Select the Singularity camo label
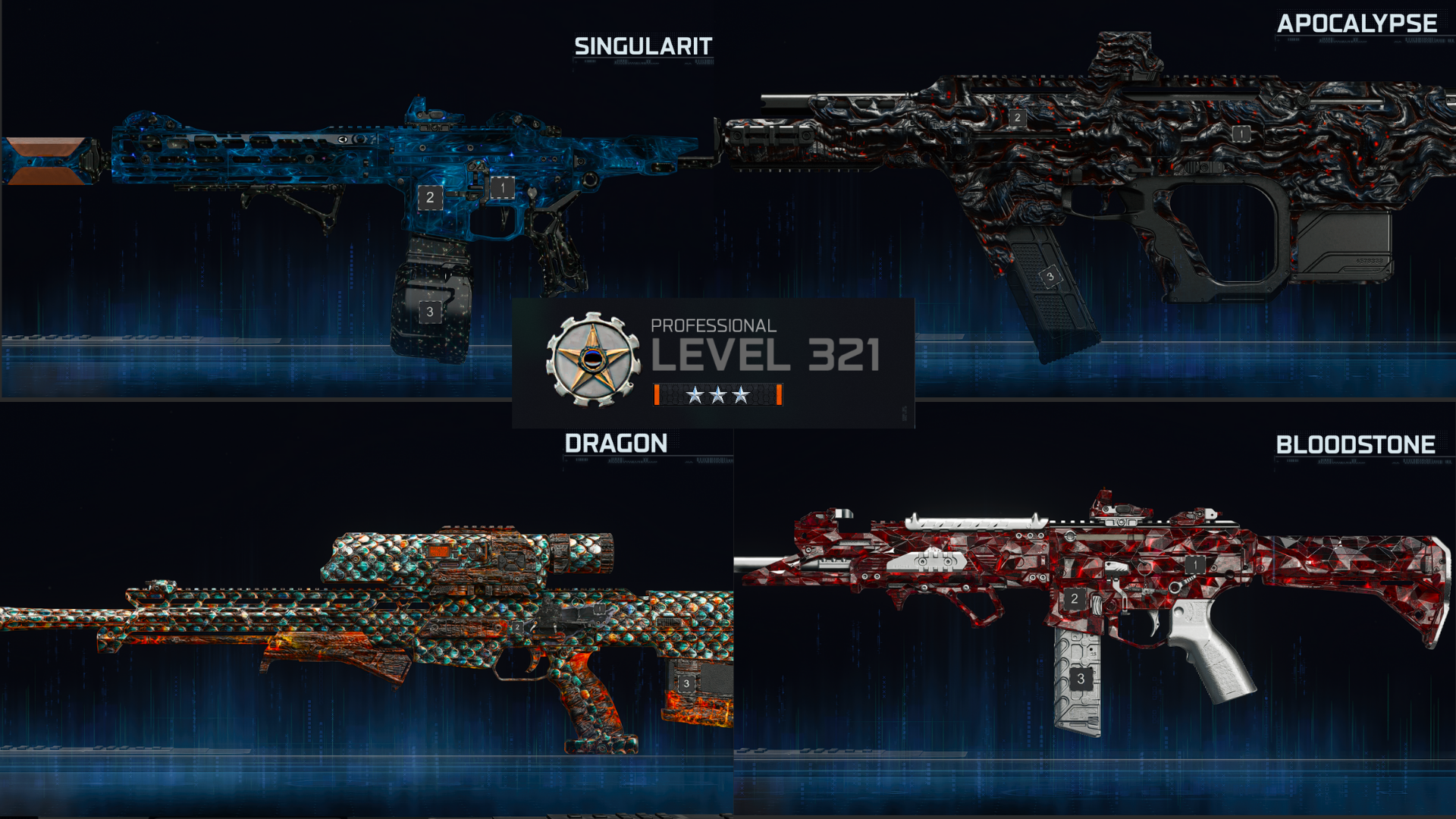 point(643,46)
